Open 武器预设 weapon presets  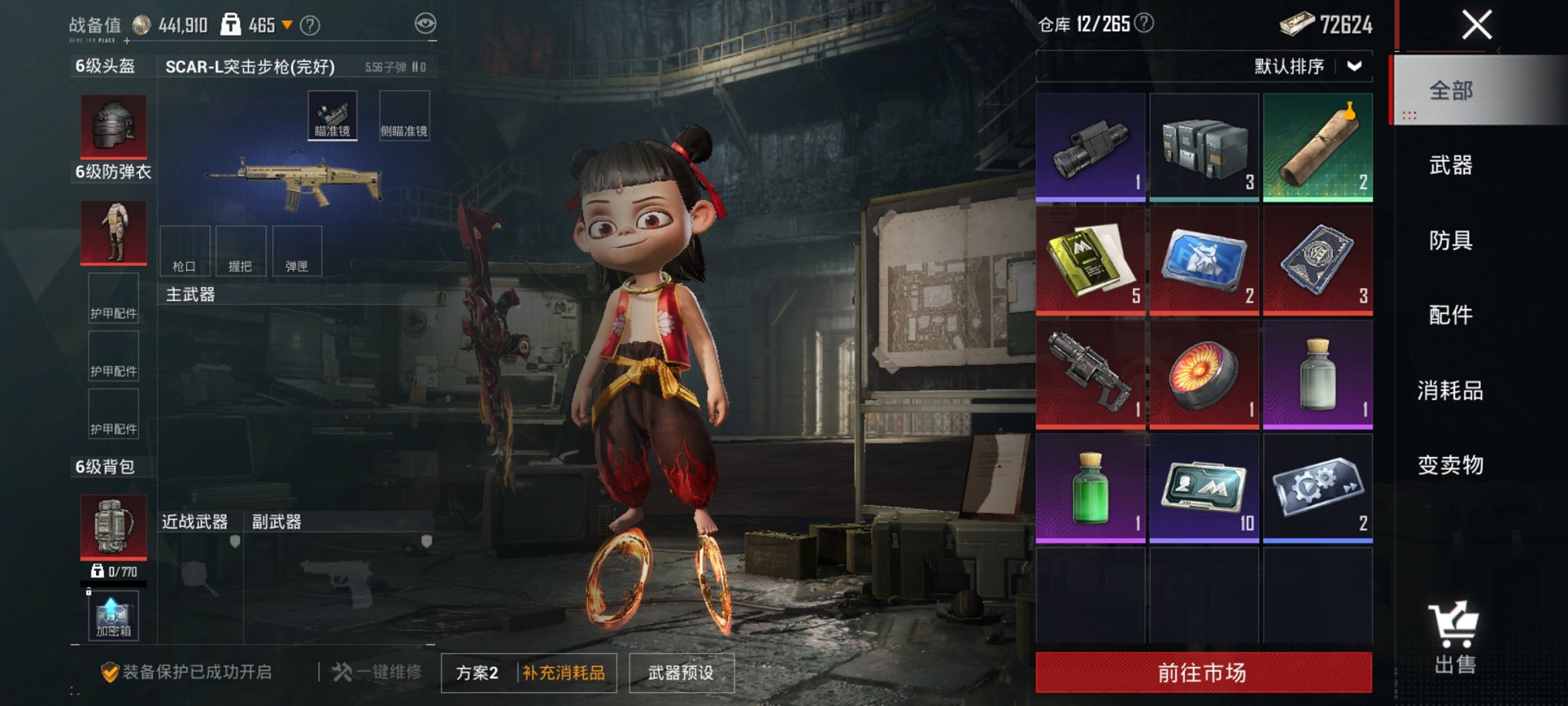point(681,673)
